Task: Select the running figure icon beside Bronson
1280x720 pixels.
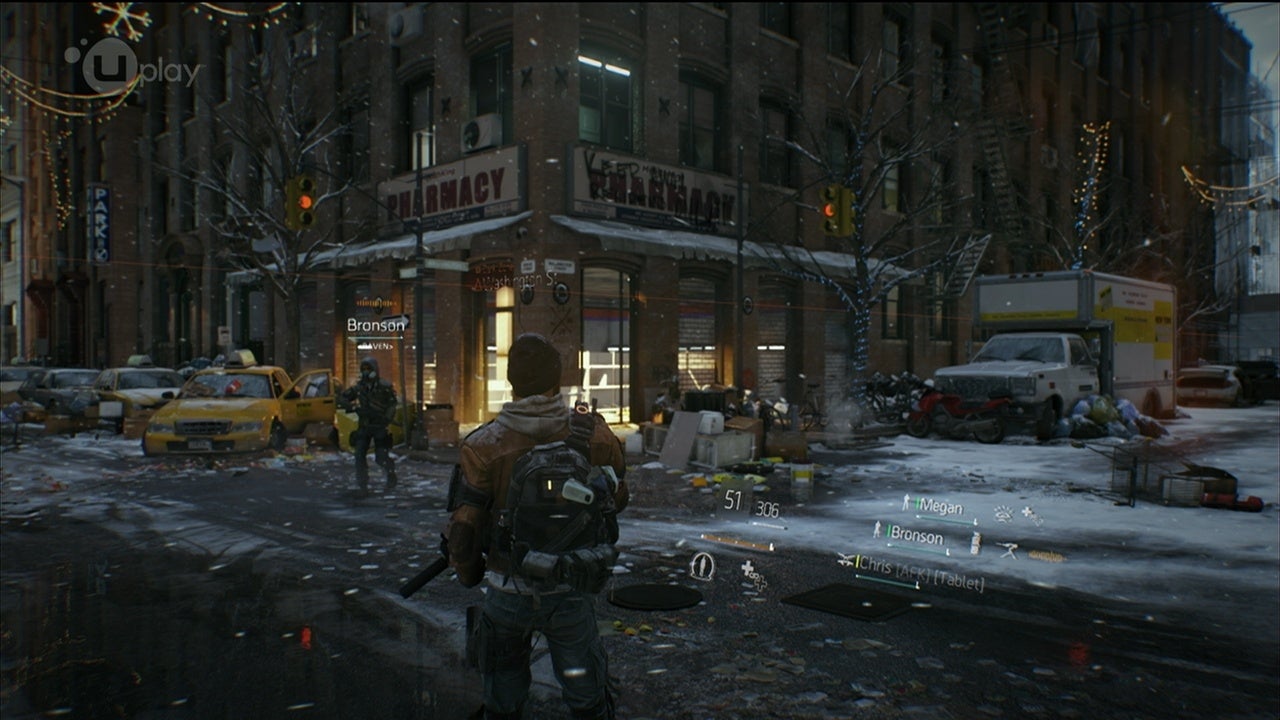Action: [x=879, y=530]
